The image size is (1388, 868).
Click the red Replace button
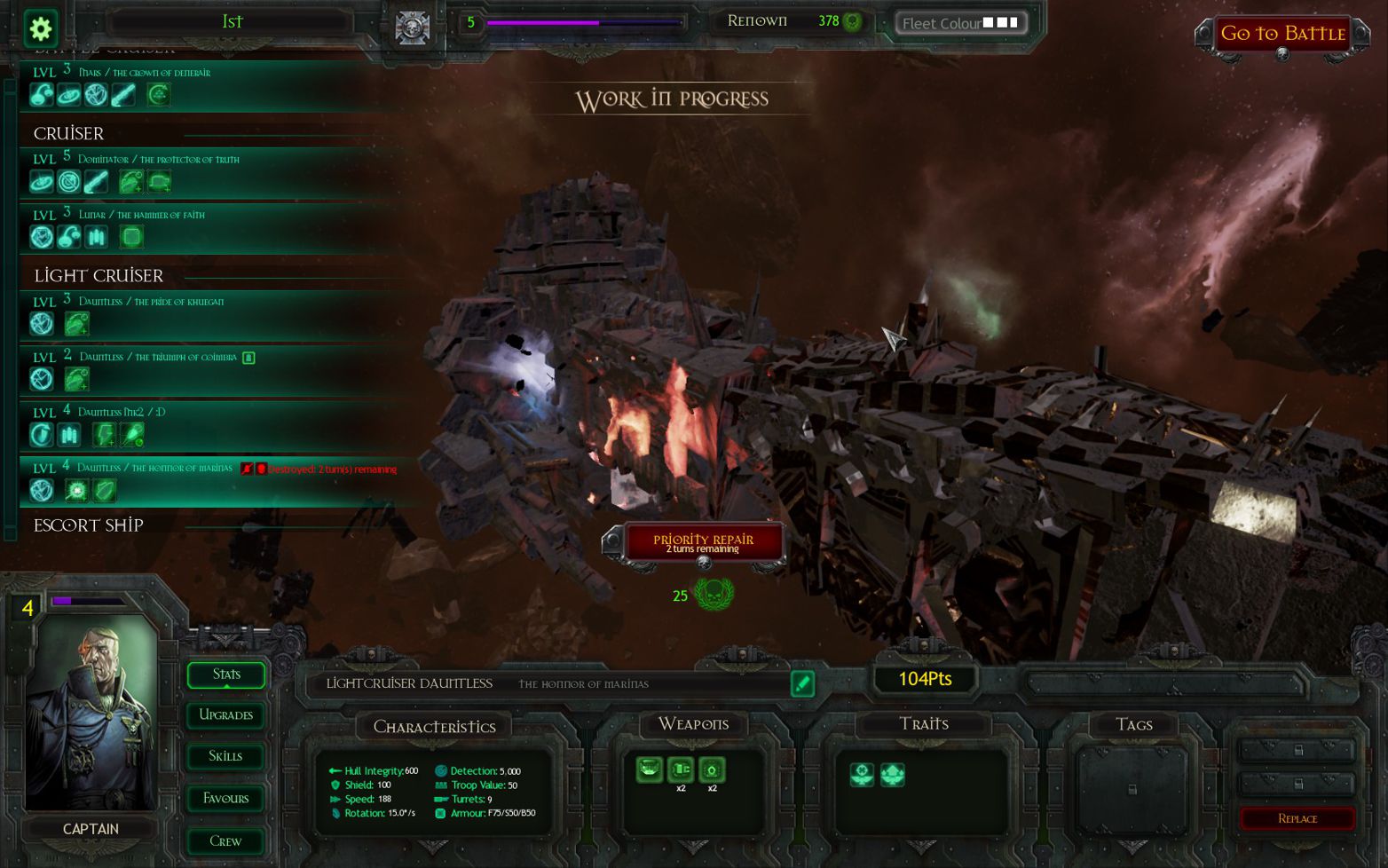point(1297,818)
